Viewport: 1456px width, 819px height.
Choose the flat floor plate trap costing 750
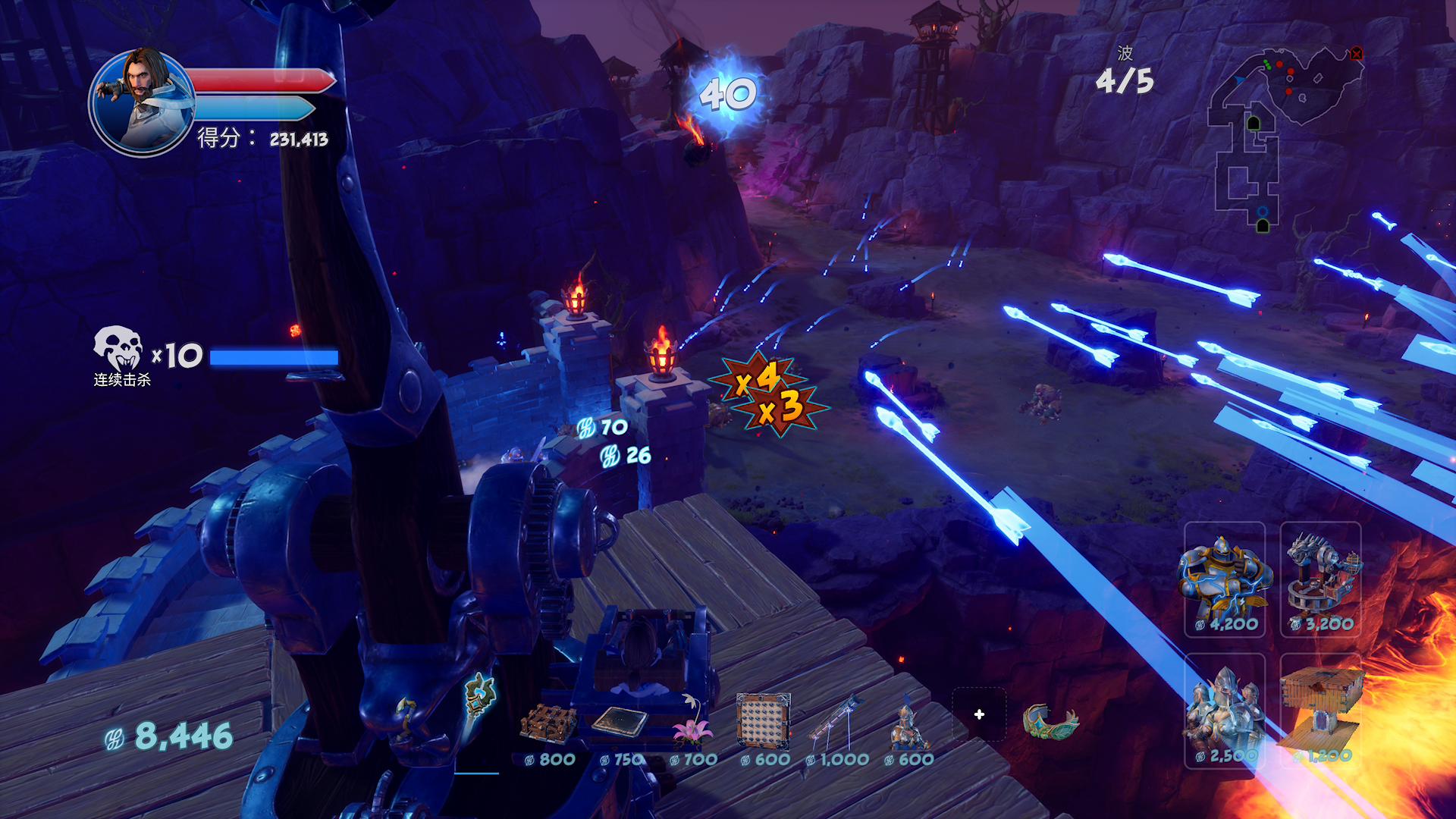(620, 722)
